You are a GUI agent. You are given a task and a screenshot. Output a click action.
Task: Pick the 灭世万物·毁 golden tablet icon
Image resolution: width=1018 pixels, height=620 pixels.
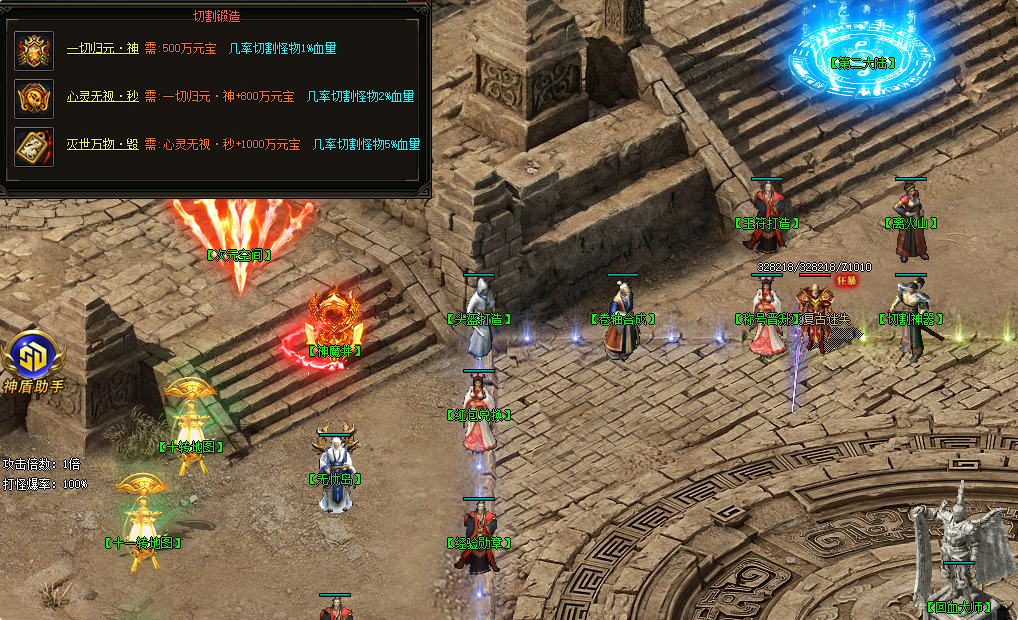pos(34,146)
